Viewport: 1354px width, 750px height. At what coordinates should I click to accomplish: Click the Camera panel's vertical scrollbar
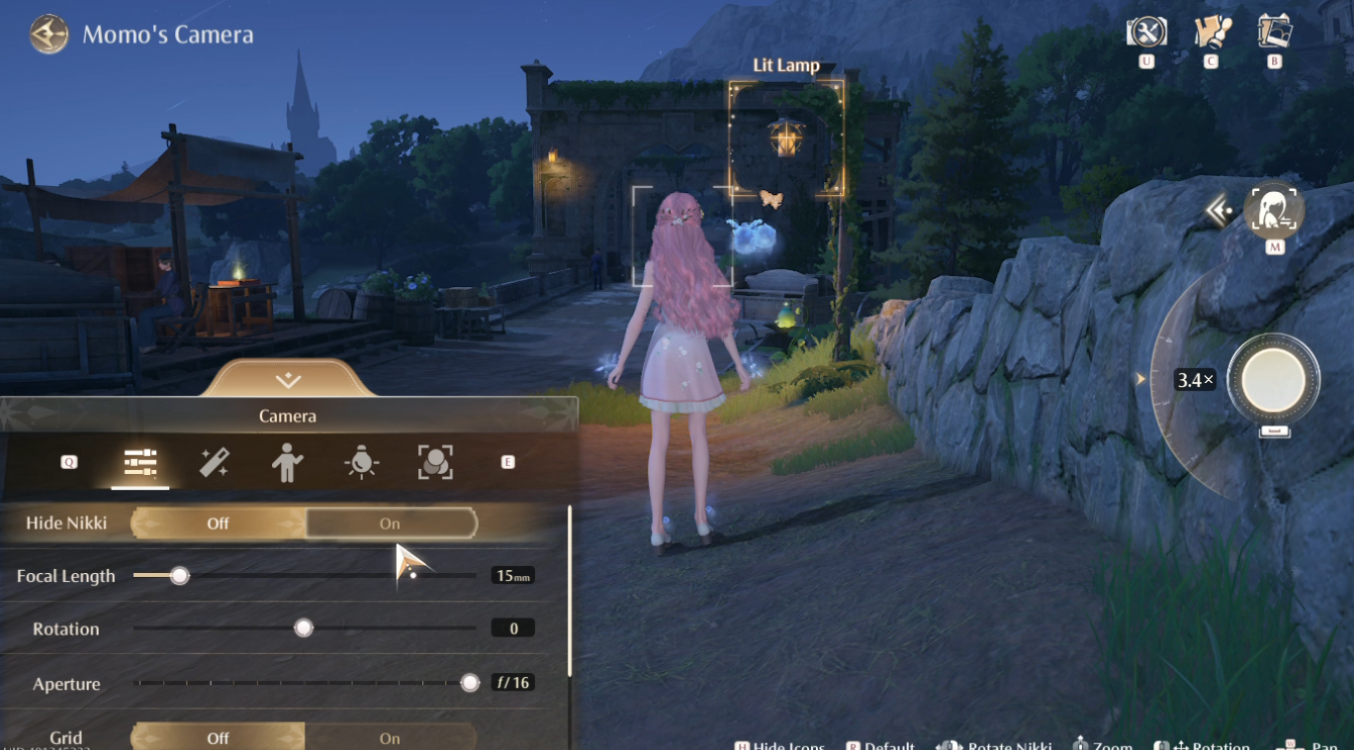click(x=570, y=590)
